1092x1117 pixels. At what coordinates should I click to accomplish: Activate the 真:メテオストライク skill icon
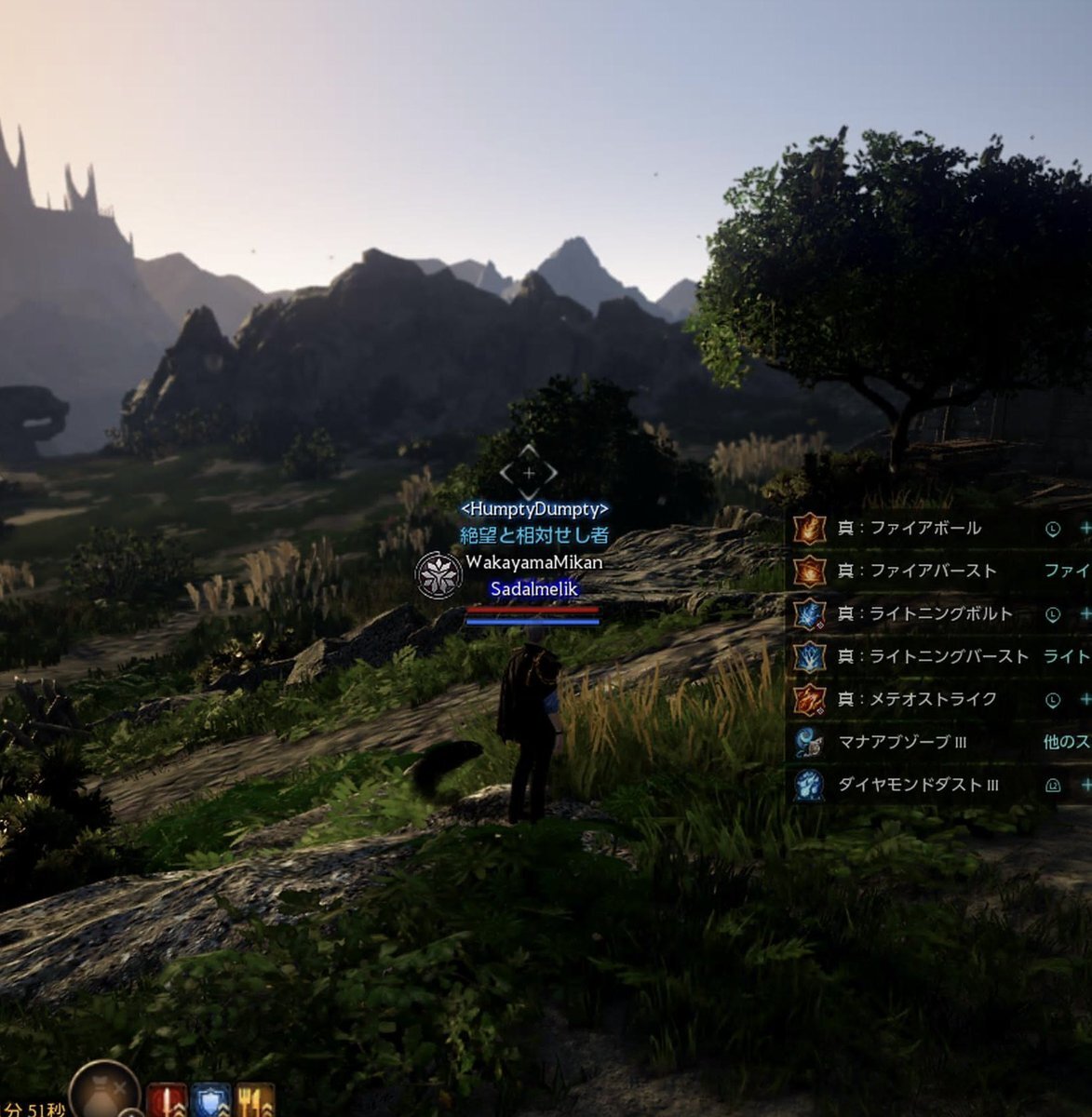pos(809,699)
